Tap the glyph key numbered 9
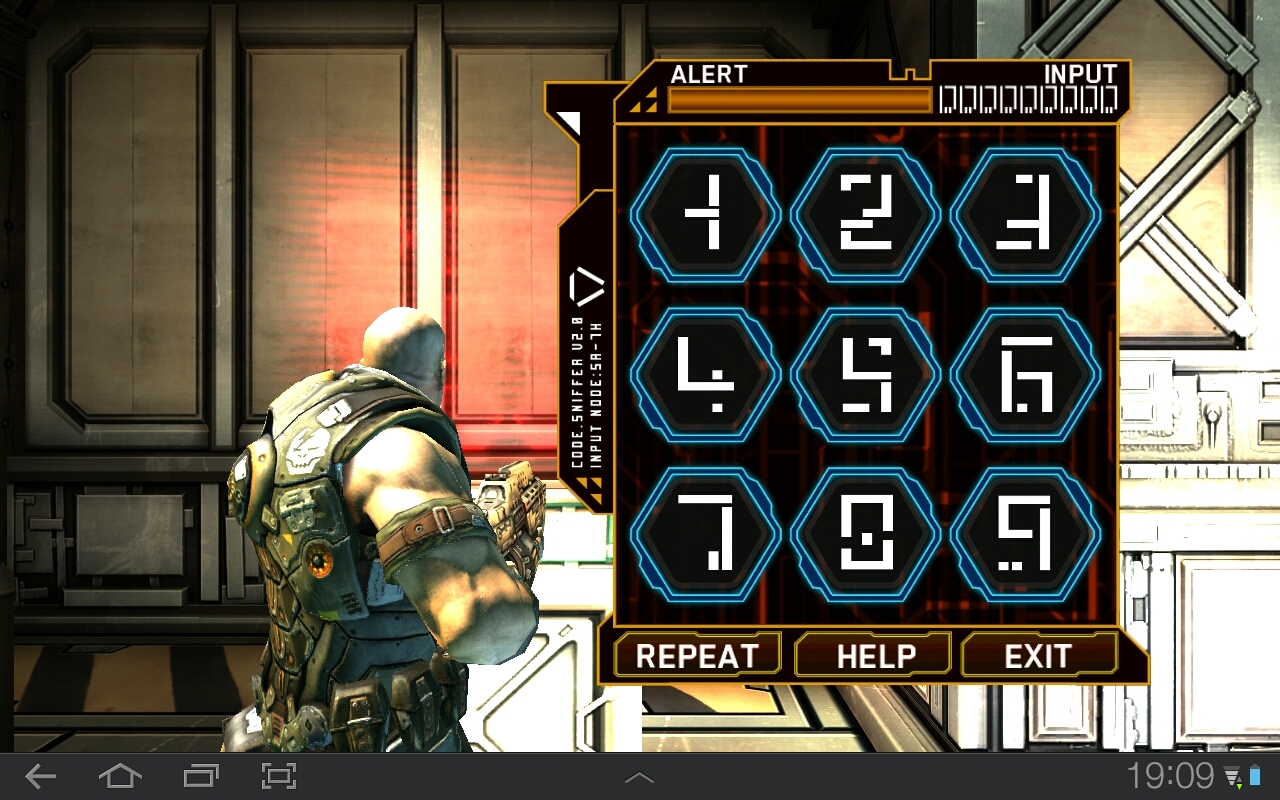1280x800 pixels. pyautogui.click(x=1026, y=534)
